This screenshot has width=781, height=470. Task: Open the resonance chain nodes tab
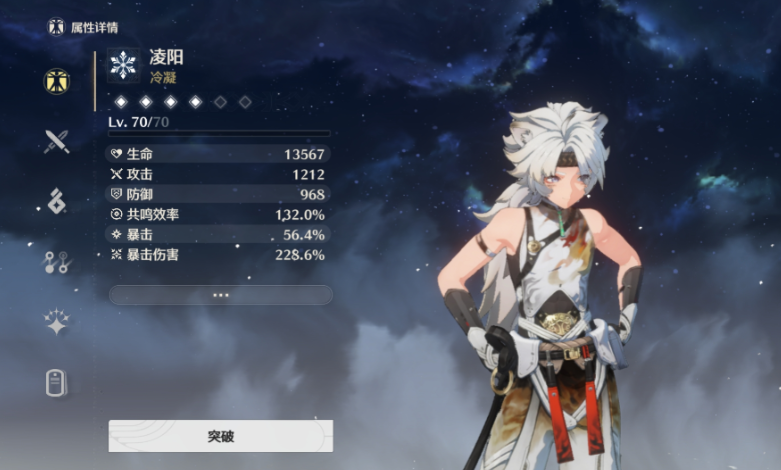(56, 262)
